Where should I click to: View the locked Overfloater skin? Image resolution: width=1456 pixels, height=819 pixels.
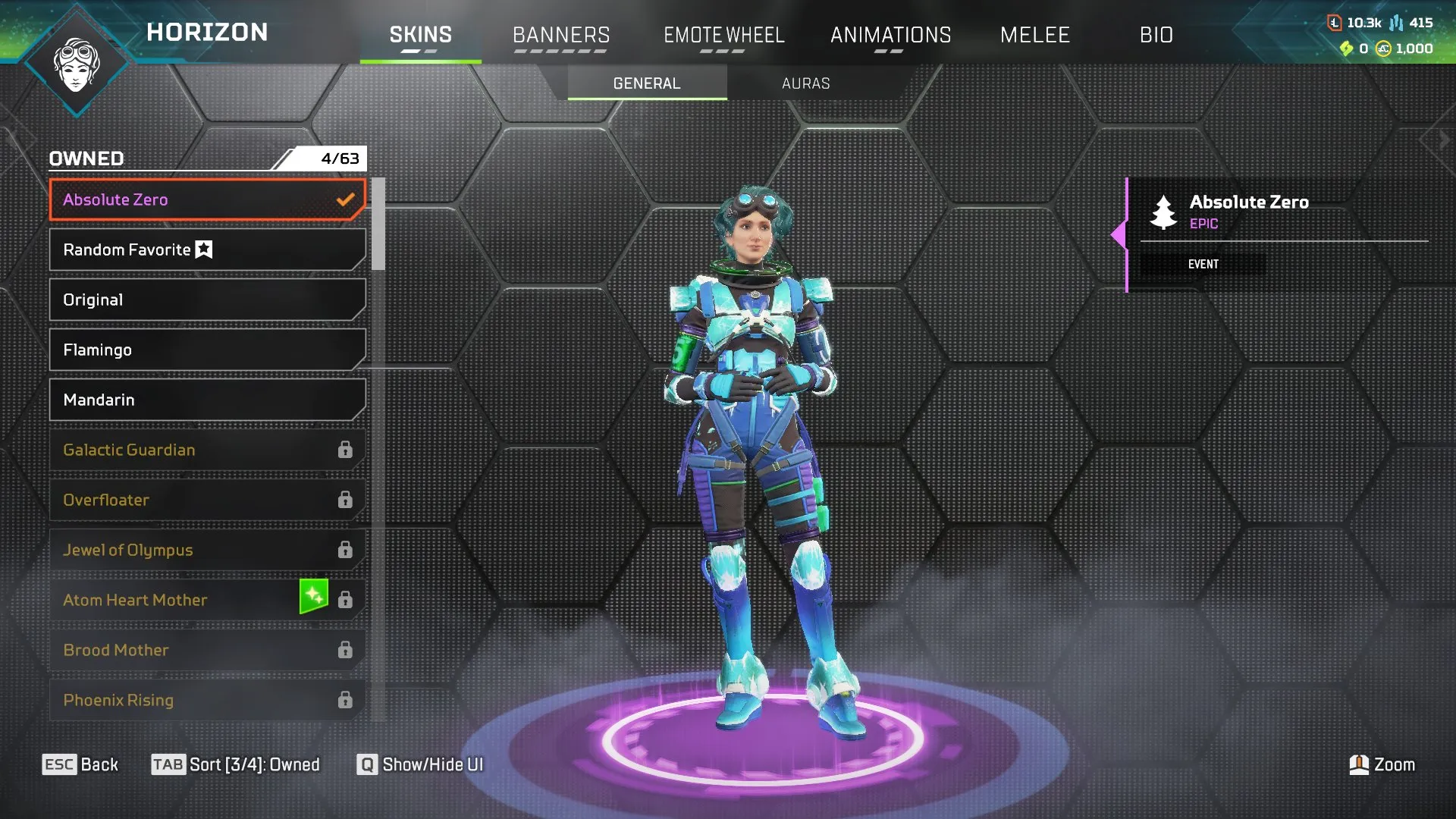point(206,500)
